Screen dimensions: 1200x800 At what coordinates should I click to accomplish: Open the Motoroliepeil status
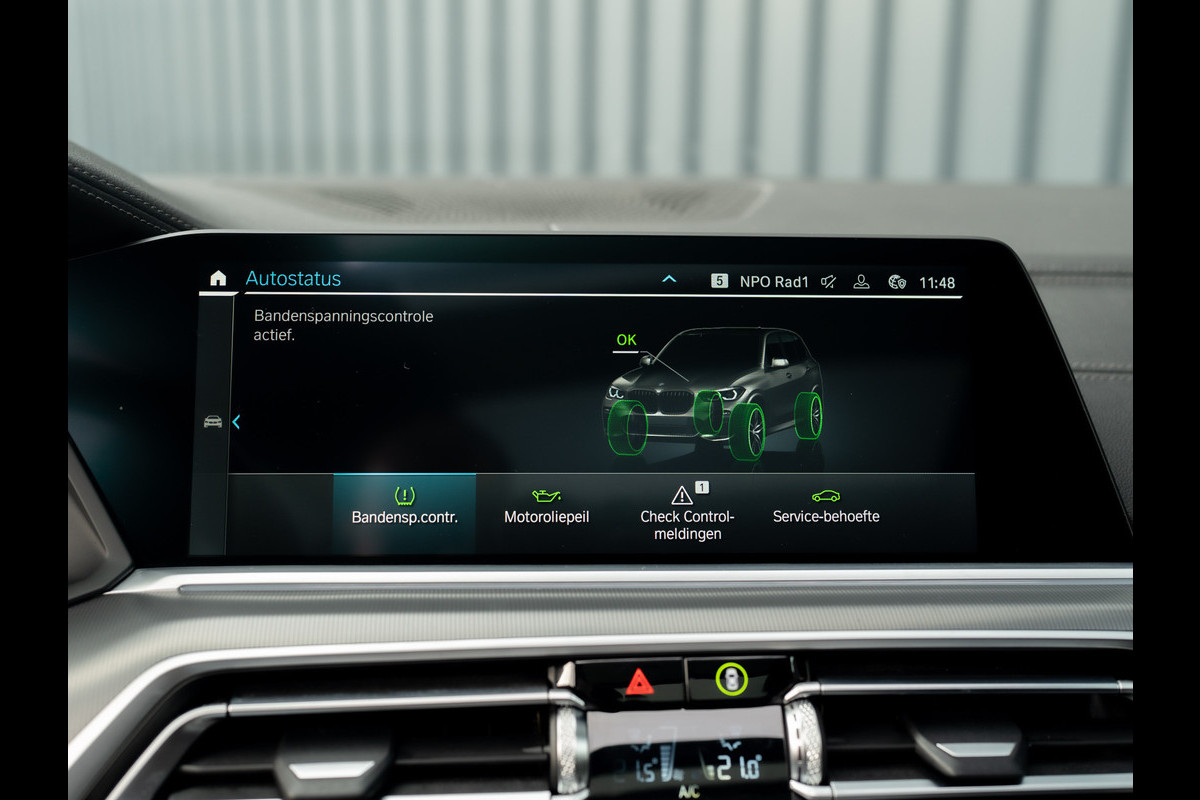[546, 507]
